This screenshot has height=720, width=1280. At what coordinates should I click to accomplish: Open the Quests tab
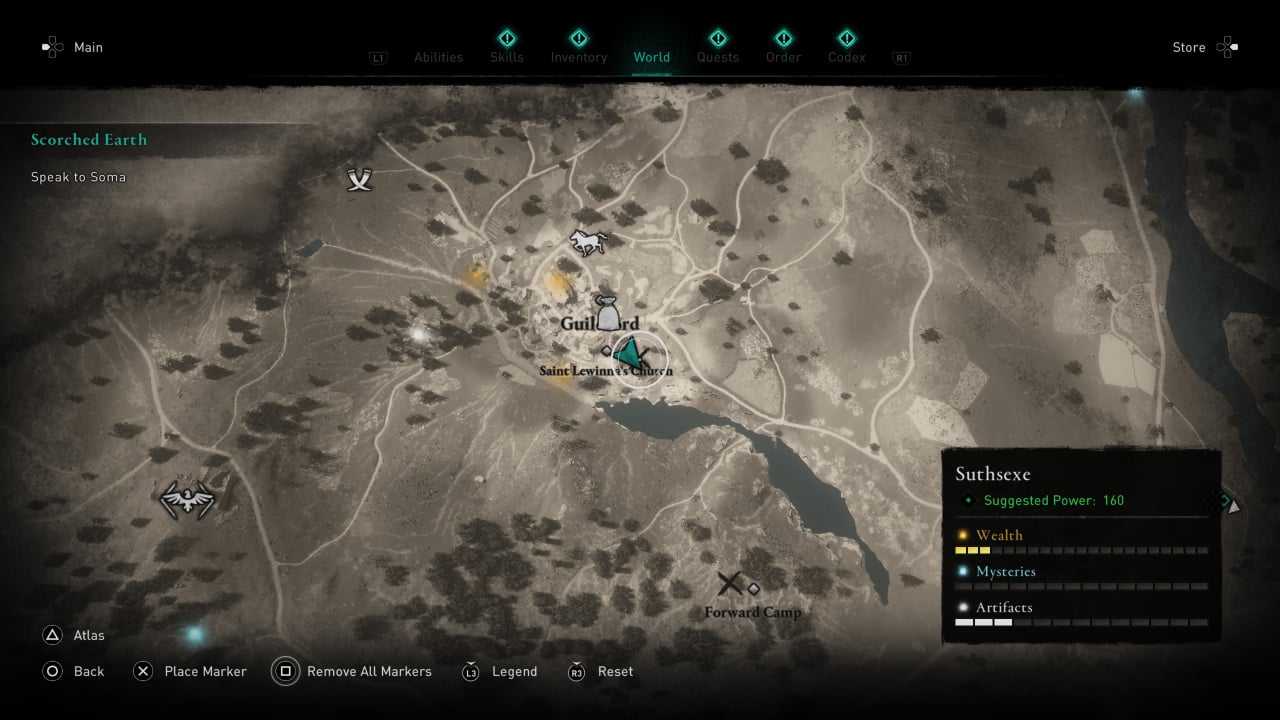(717, 57)
